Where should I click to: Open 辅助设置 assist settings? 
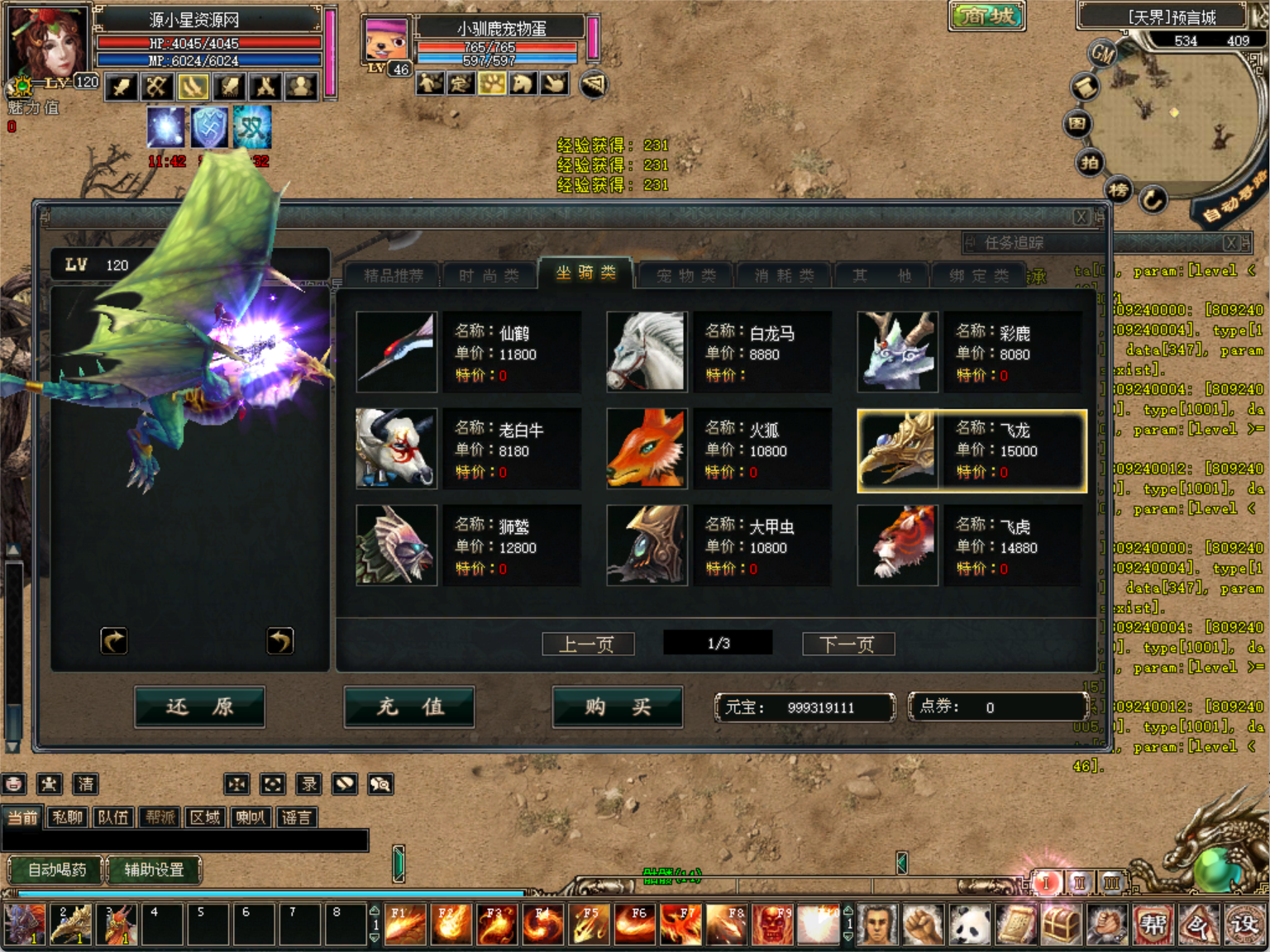154,869
